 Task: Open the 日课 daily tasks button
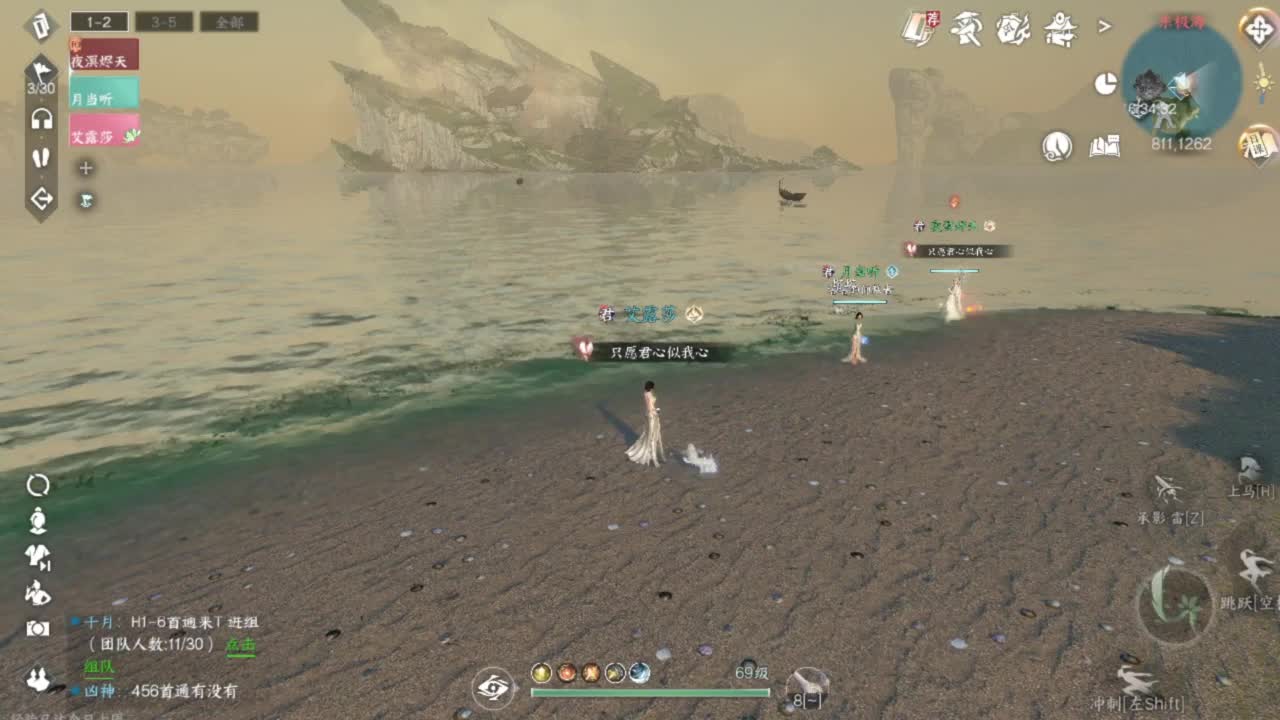pos(1259,145)
